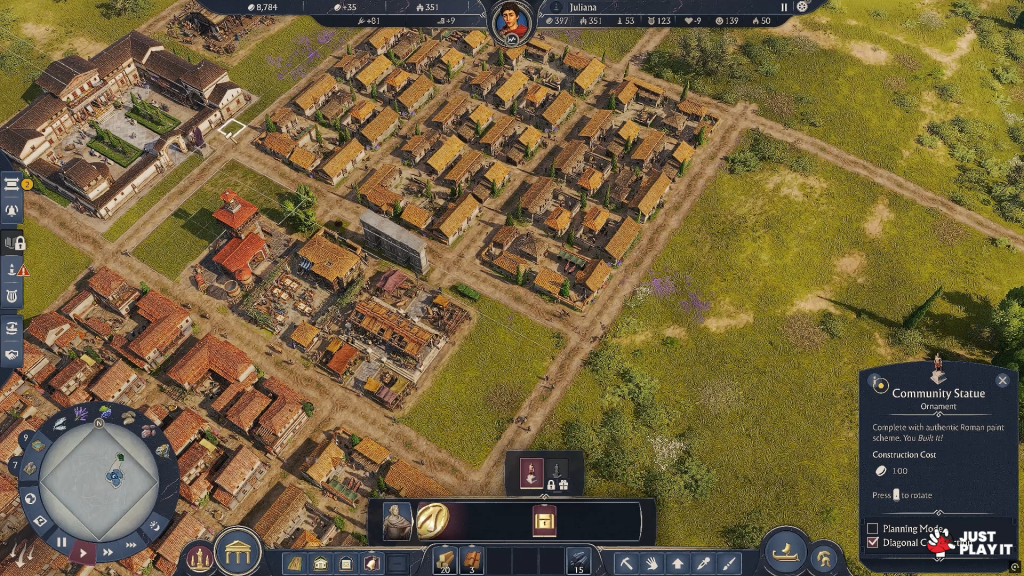Screen dimensions: 1024x576
Task: Open the ship menu button
Action: (x=785, y=551)
